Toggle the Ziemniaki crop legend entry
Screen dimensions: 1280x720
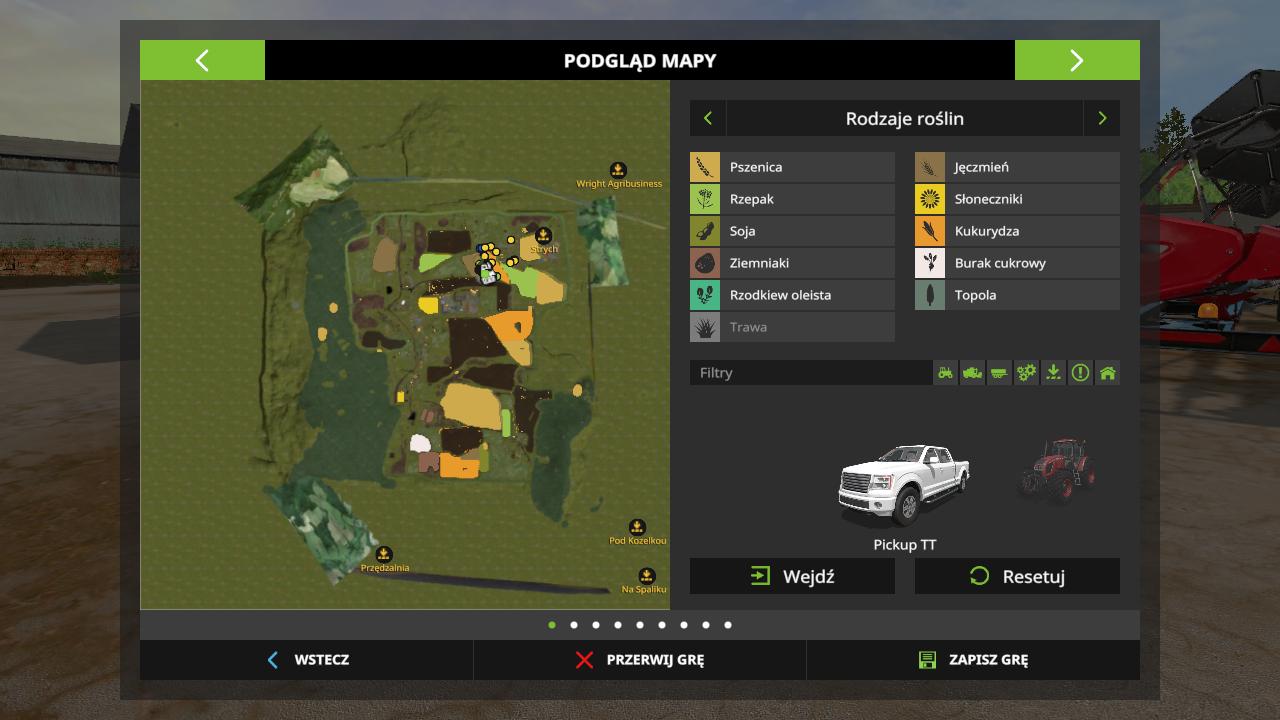pos(792,263)
